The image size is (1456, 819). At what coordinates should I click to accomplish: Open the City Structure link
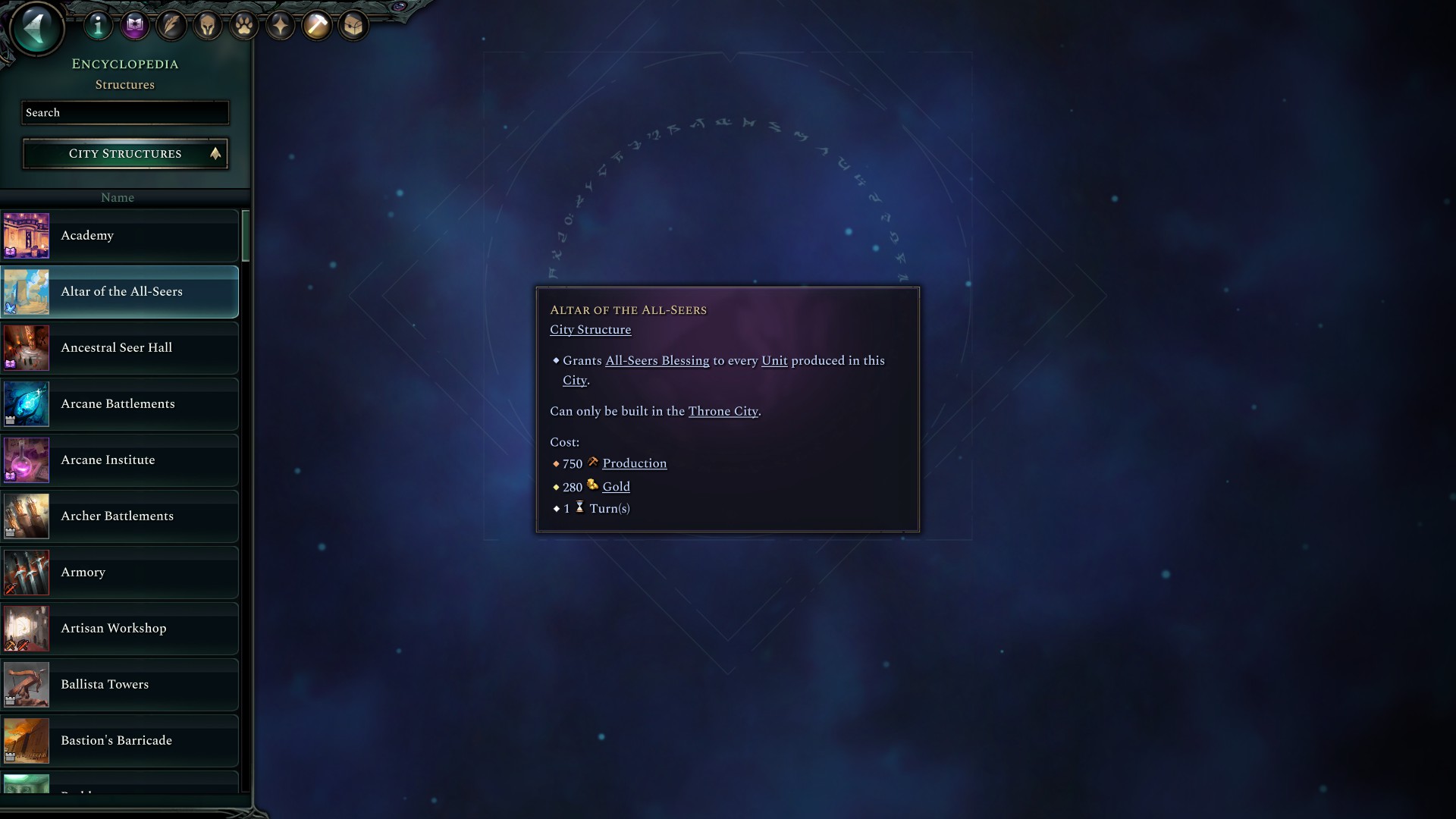[590, 329]
